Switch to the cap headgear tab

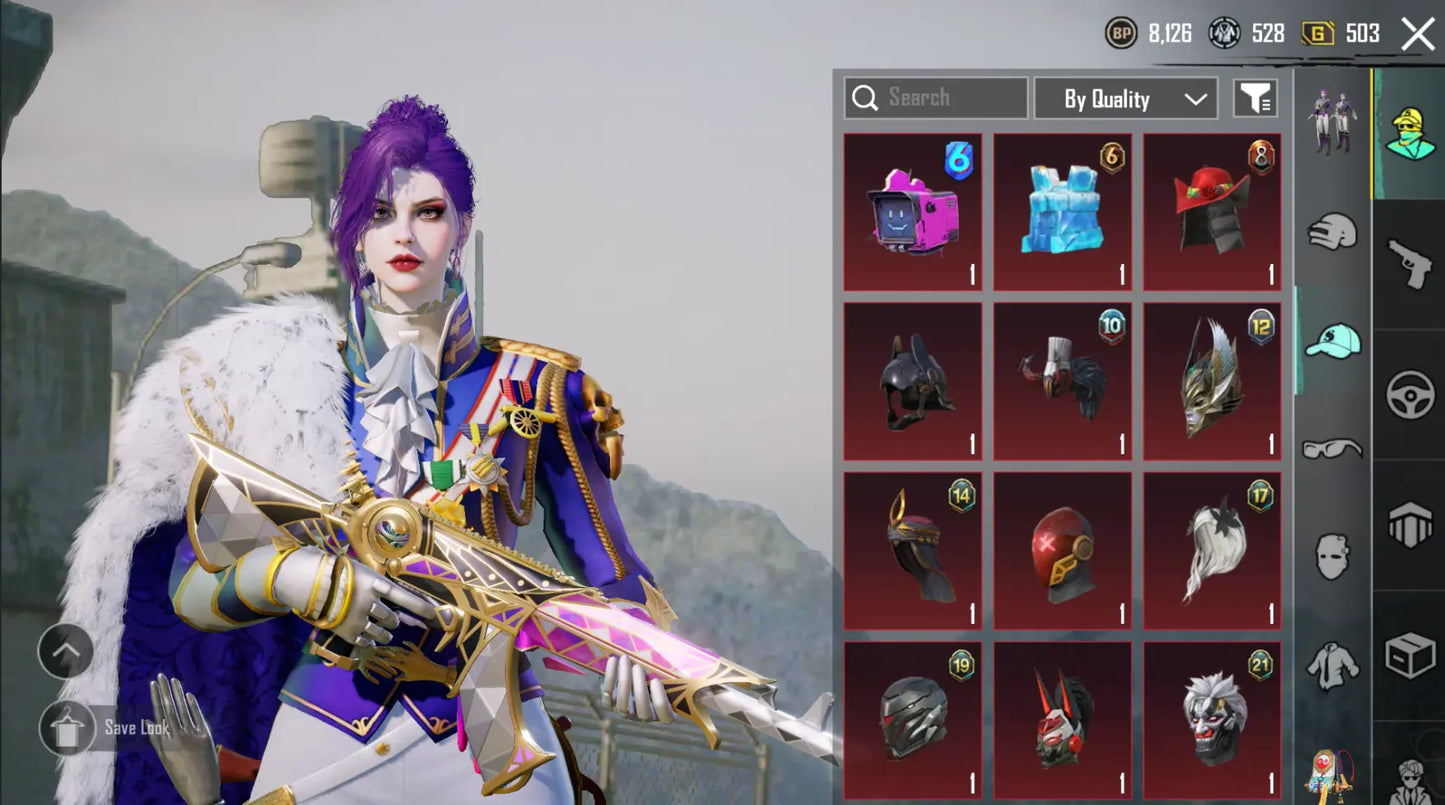(x=1333, y=342)
